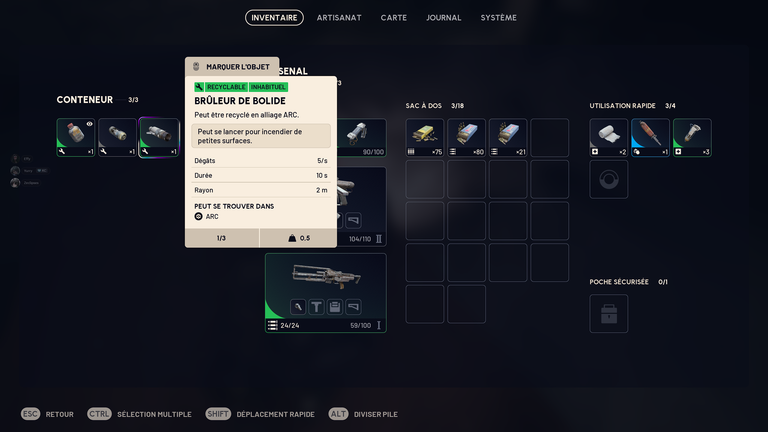The width and height of the screenshot is (768, 432).
Task: Select the arsenal item with 90/100 durability
Action: point(360,137)
